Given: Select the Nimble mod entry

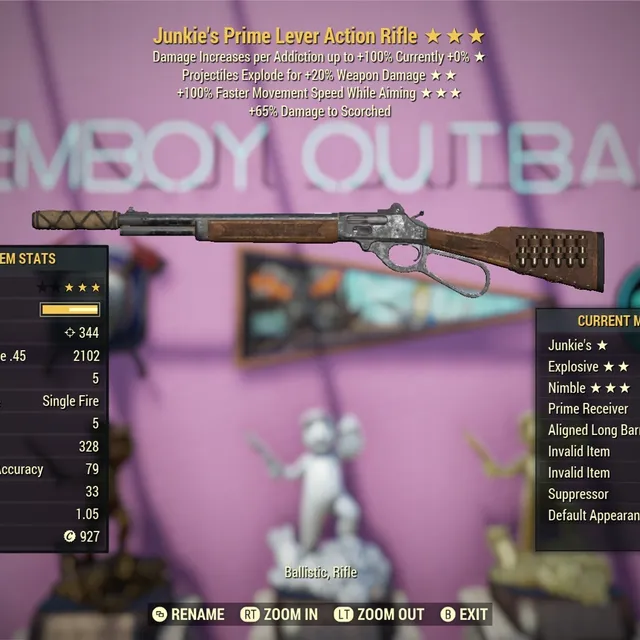Looking at the screenshot, I should tap(588, 387).
